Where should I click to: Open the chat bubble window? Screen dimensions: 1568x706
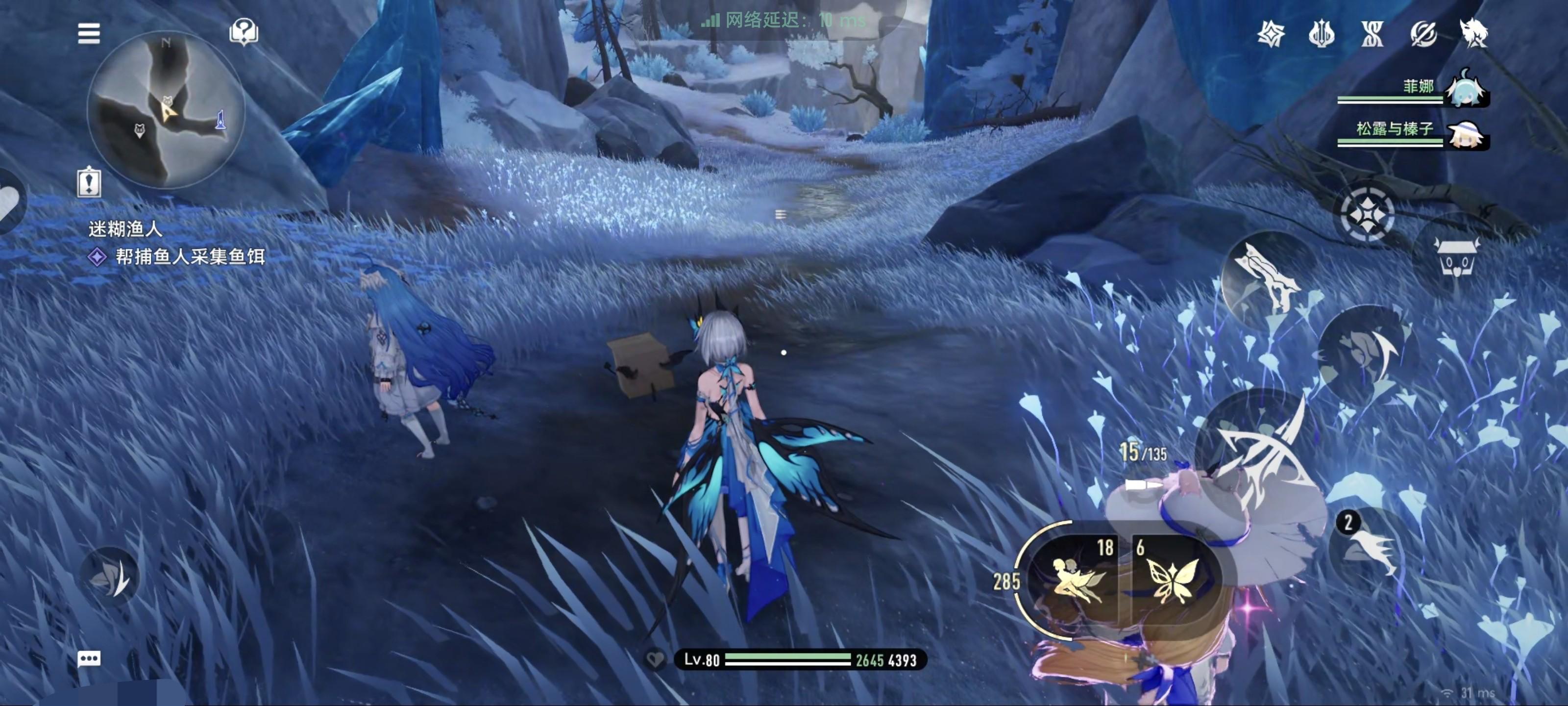[89, 658]
